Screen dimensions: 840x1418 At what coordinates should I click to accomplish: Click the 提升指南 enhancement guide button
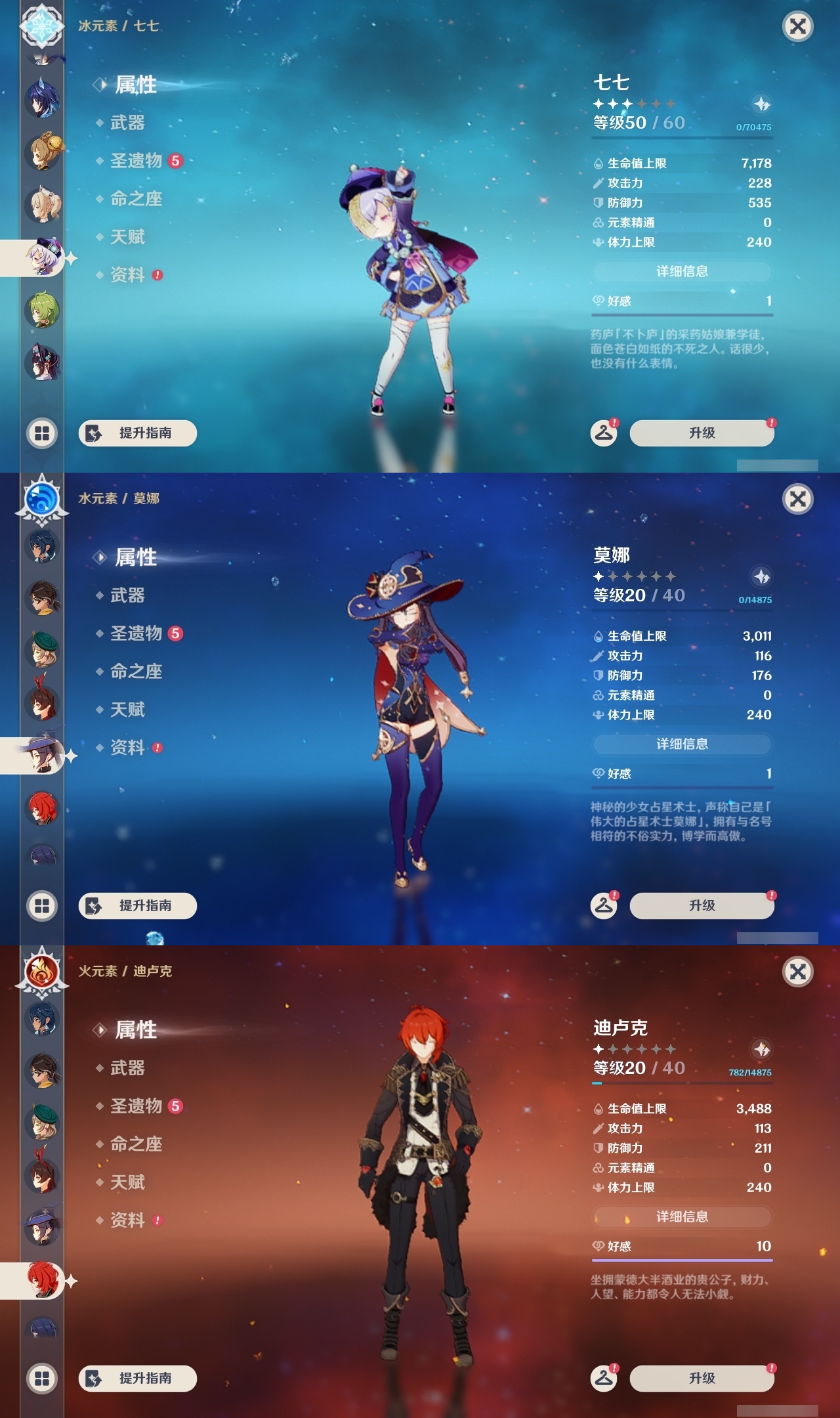[137, 433]
